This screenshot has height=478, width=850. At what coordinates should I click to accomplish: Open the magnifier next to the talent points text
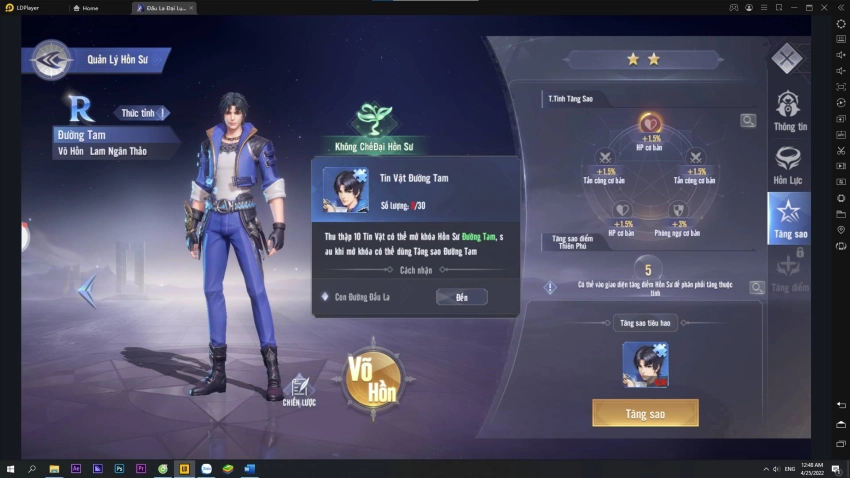(x=757, y=287)
